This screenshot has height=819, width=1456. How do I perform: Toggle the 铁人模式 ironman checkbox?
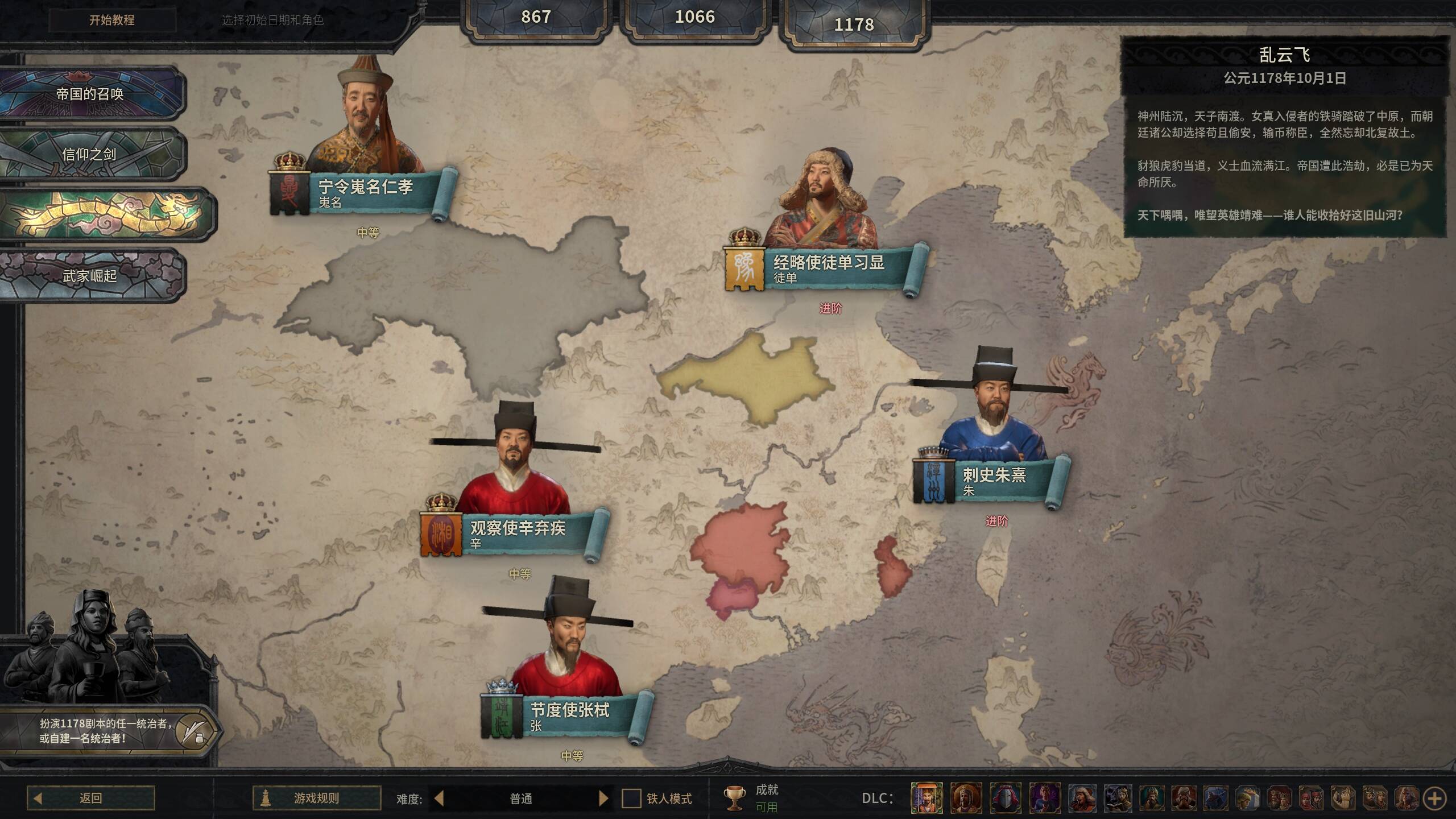(x=631, y=799)
